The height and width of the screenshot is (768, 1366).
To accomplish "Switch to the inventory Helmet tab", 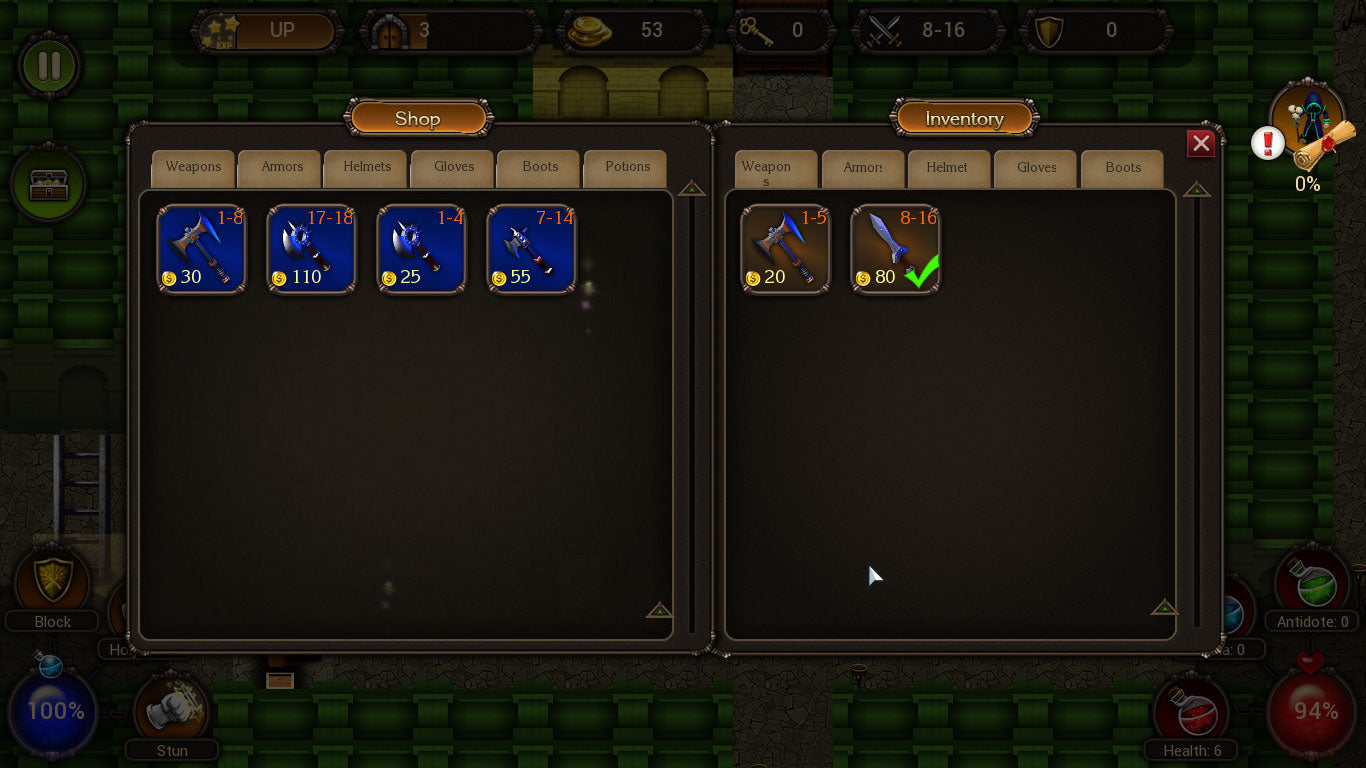I will [x=947, y=169].
